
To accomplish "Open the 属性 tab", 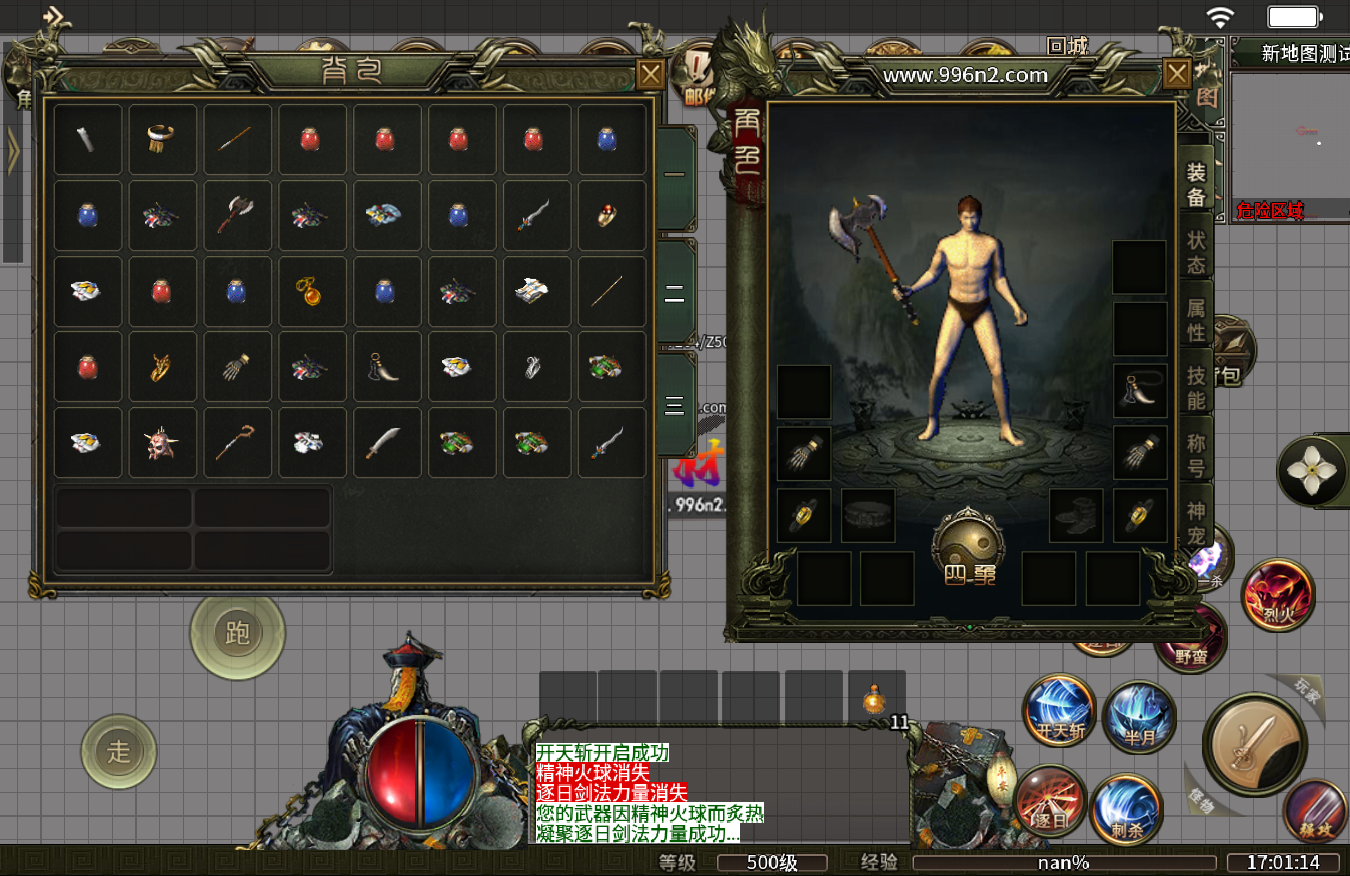I will [1196, 320].
